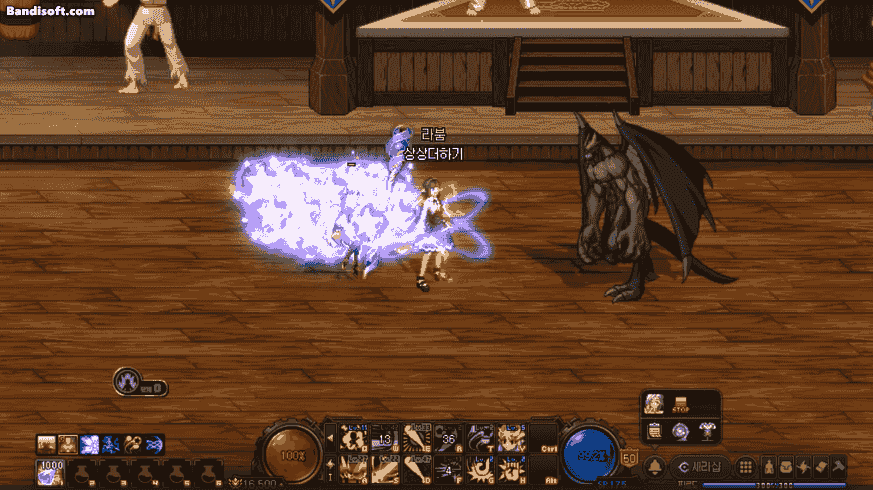Click the round purple buff icon above buffs
The image size is (873, 490).
(x=127, y=381)
